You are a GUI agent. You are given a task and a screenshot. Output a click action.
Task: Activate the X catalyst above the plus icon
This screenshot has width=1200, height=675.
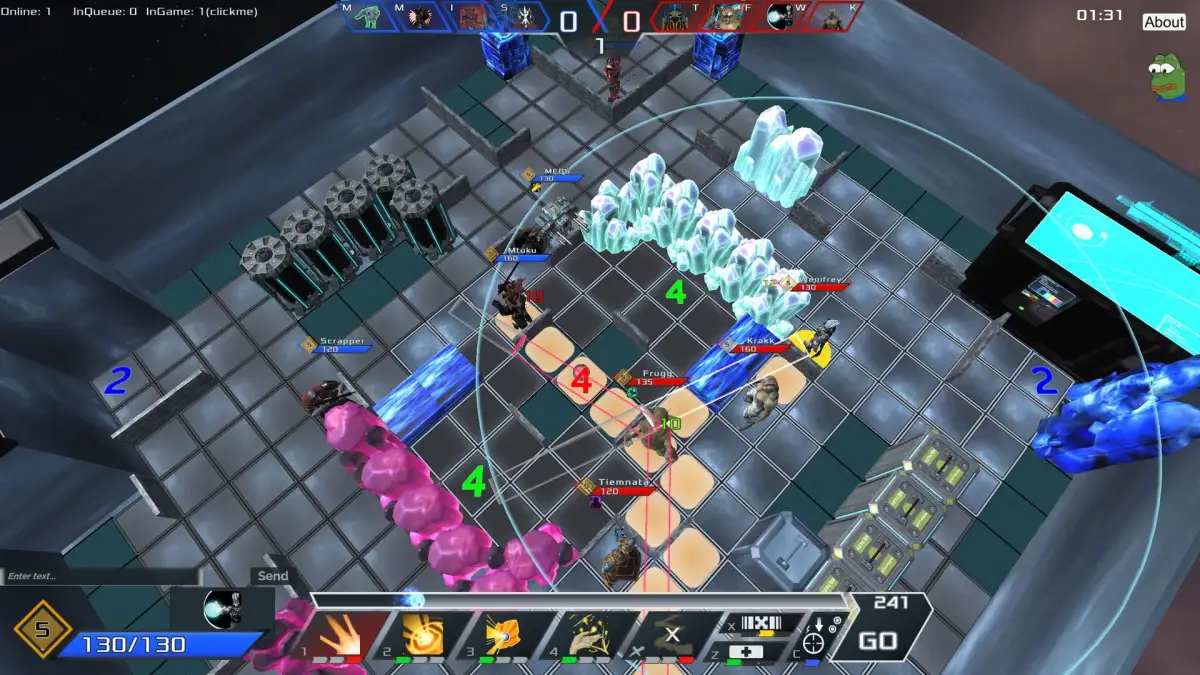764,623
